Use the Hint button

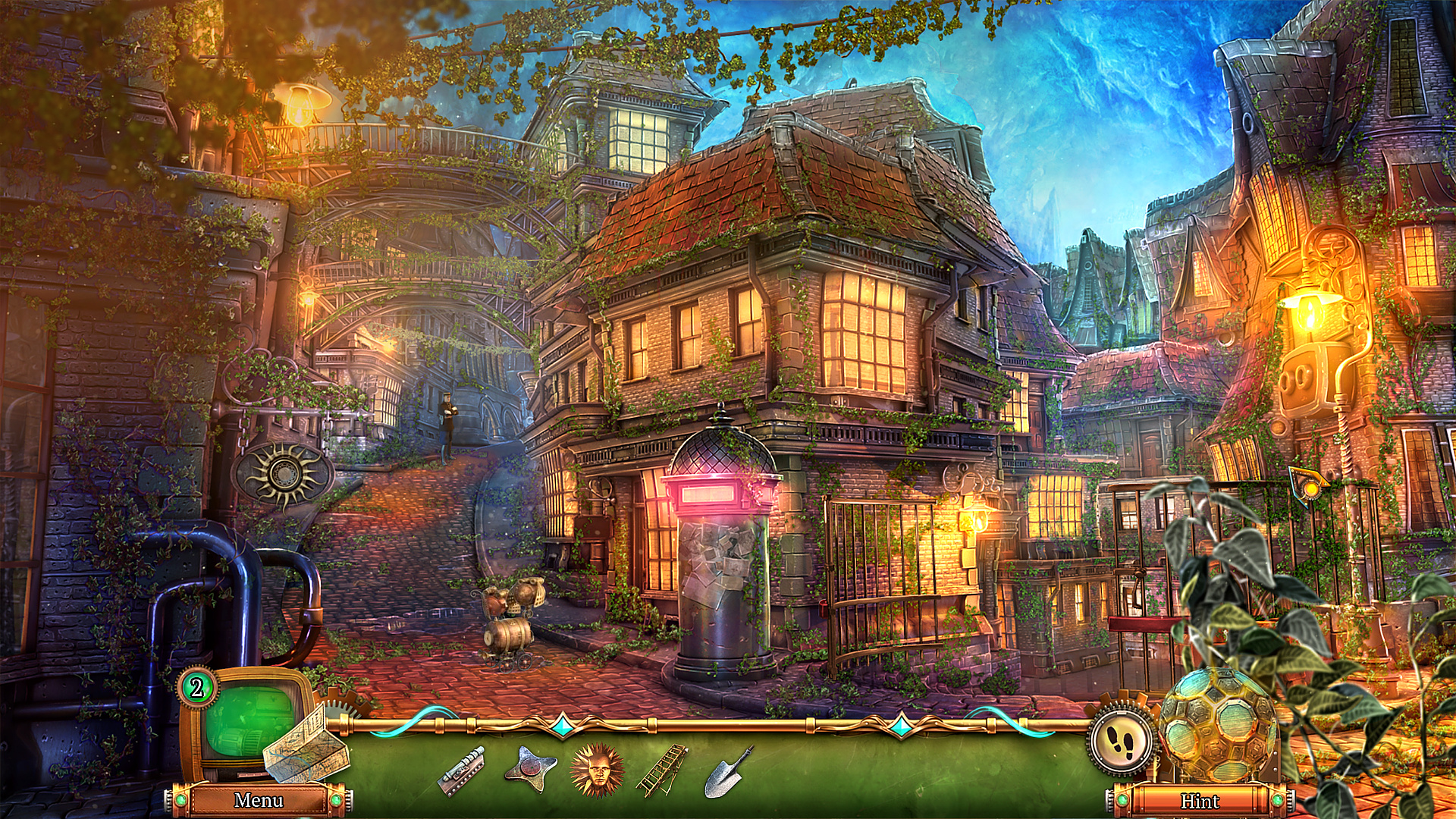click(x=1199, y=801)
